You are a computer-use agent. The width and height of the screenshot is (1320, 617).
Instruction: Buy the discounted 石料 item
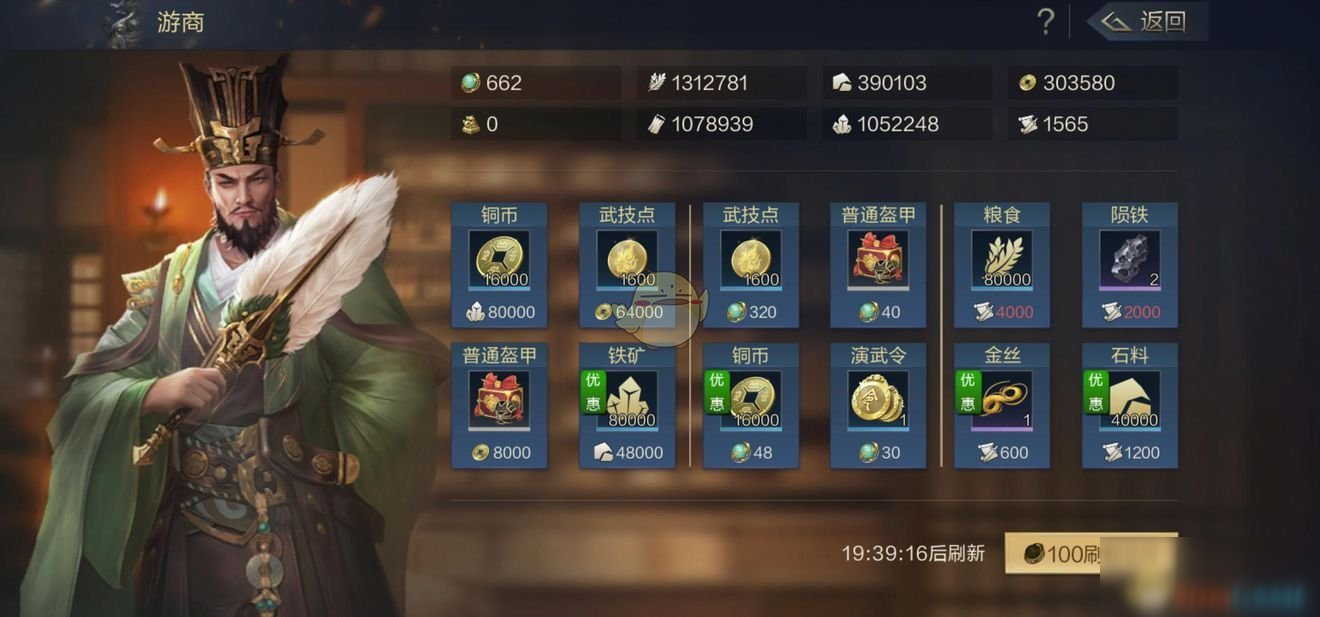(1130, 405)
